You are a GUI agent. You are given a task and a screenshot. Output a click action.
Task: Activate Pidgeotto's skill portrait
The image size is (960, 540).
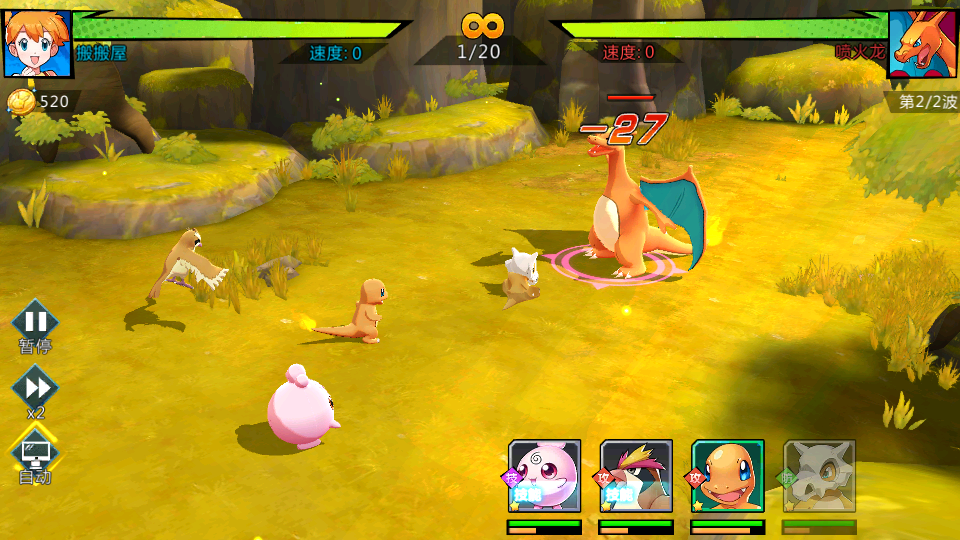[x=636, y=476]
